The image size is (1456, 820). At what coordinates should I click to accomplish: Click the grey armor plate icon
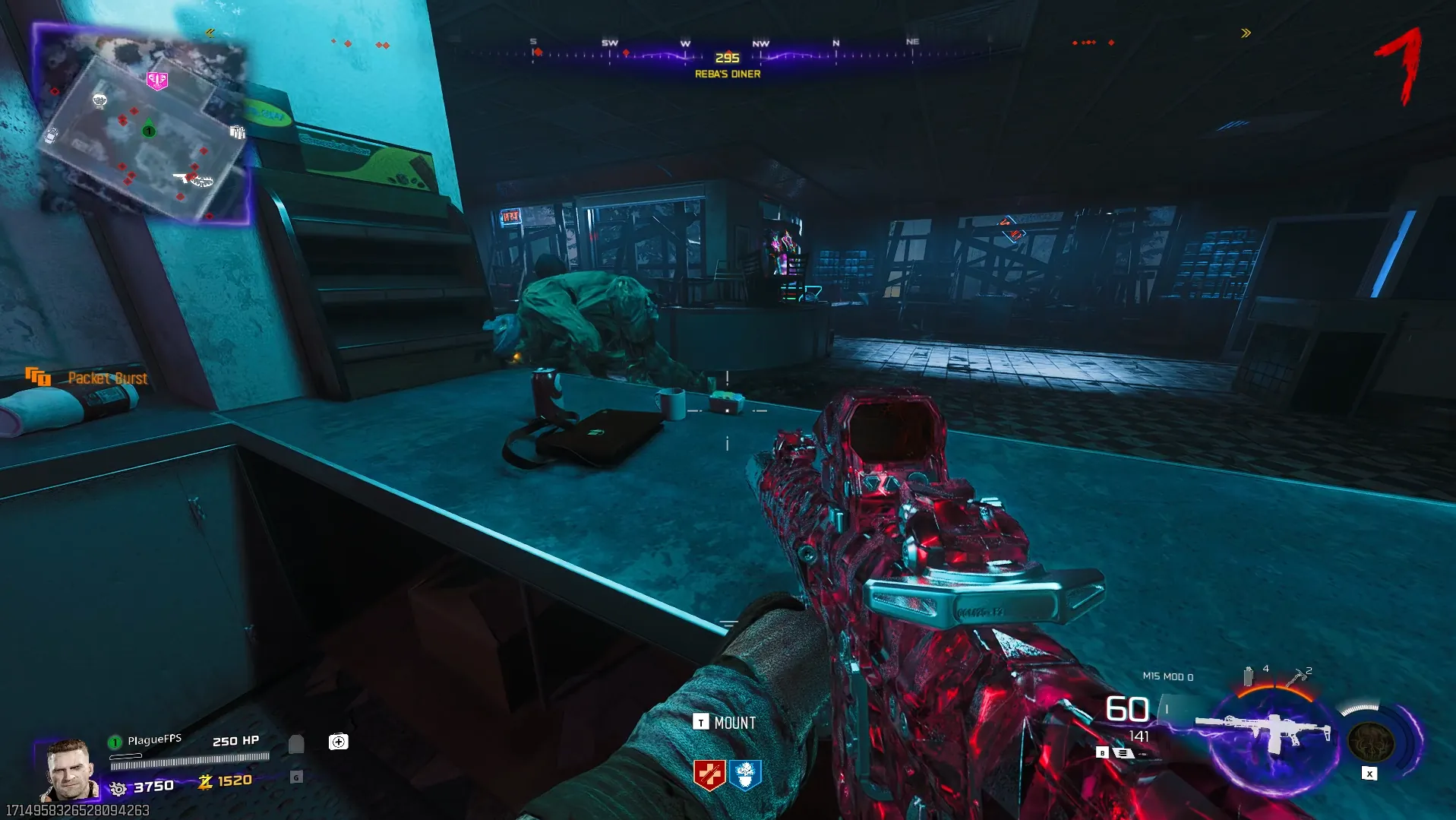pos(296,744)
